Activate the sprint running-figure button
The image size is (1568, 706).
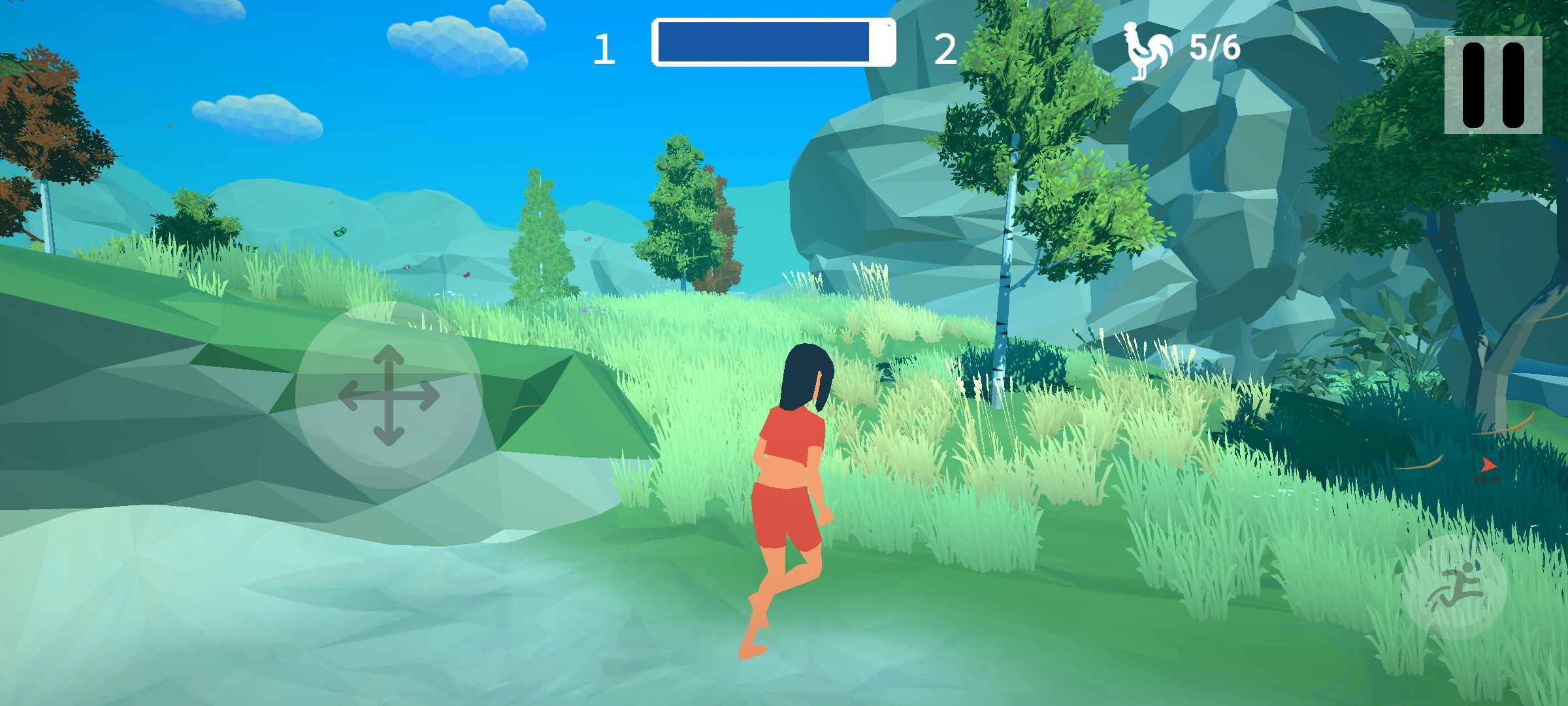1454,587
